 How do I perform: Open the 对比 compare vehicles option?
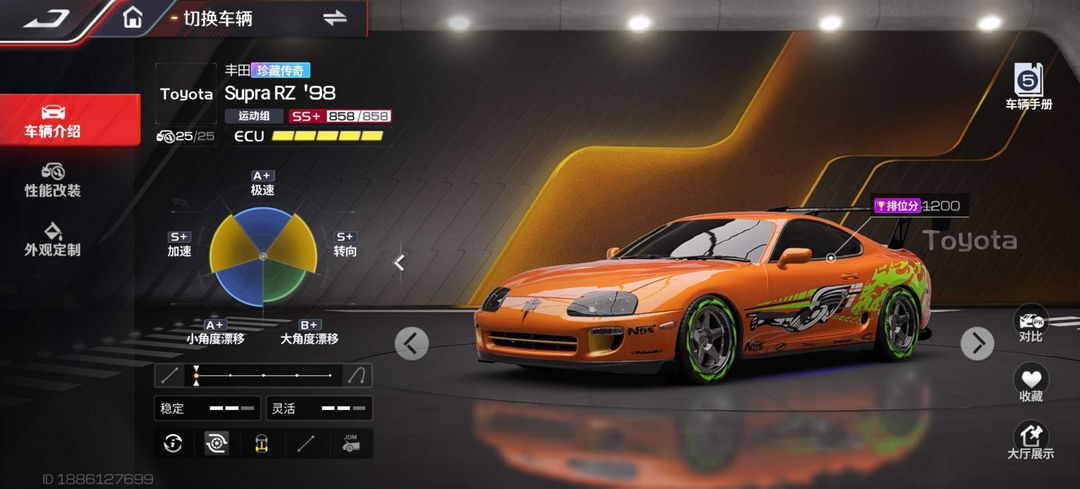[x=1030, y=325]
